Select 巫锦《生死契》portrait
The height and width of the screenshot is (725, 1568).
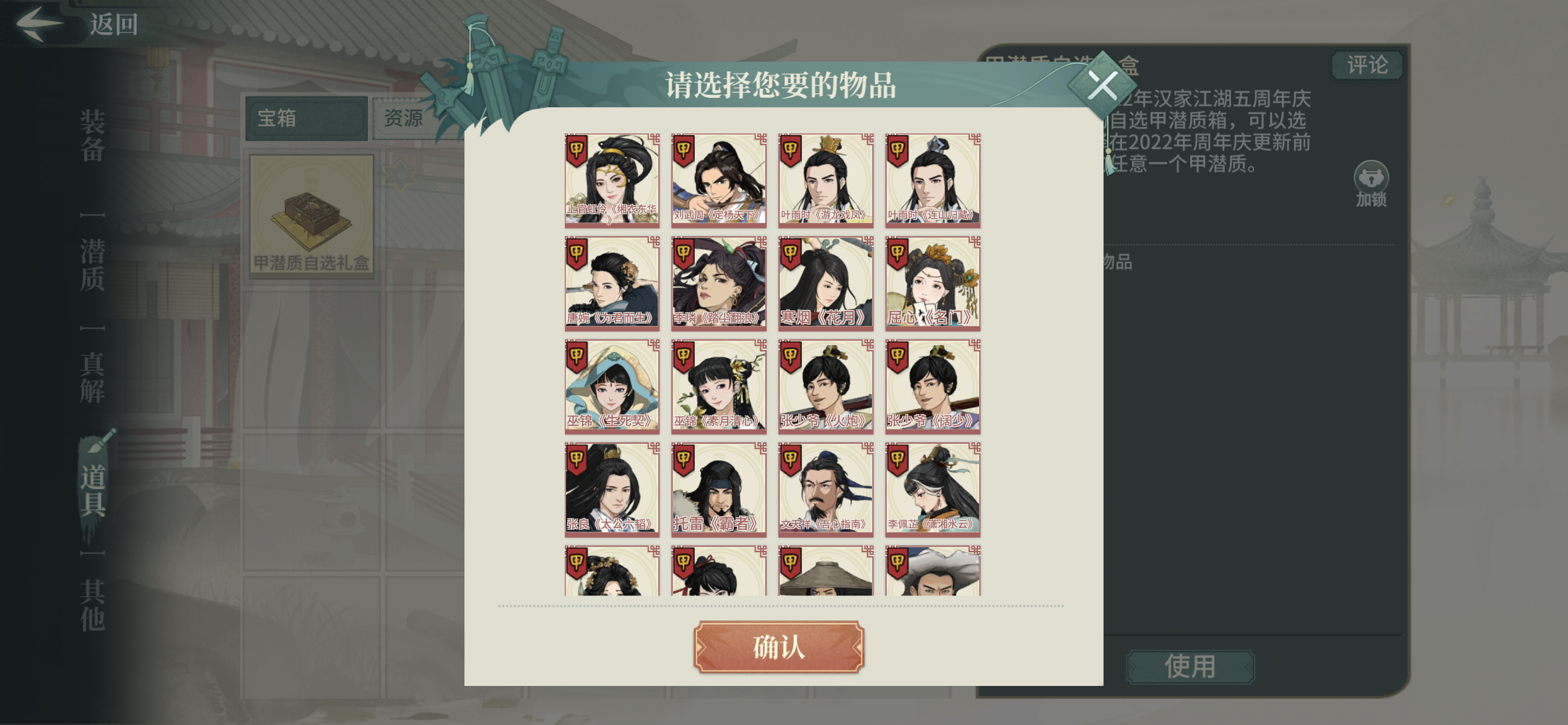point(611,386)
